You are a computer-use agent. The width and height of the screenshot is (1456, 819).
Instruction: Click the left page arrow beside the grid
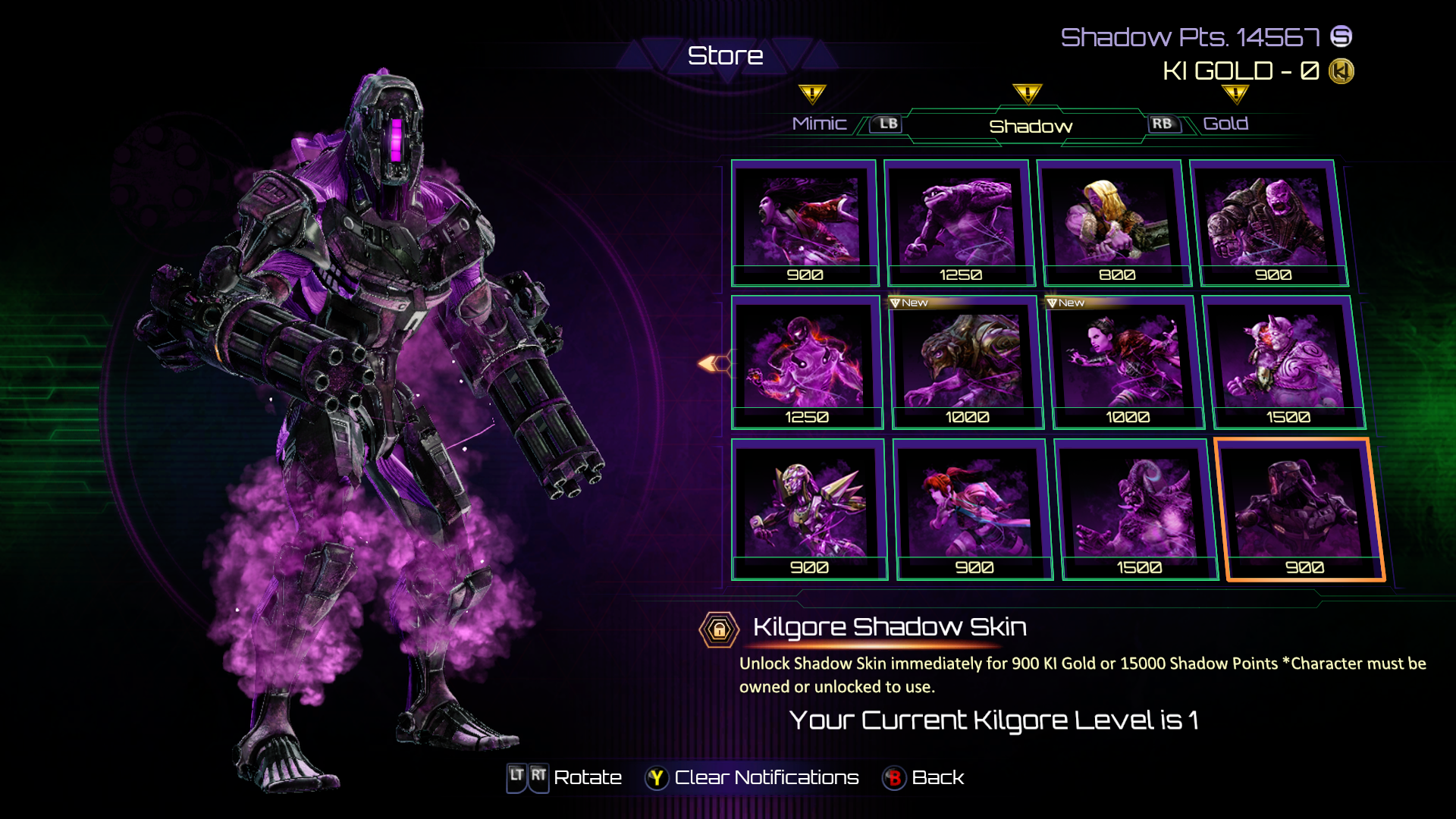[711, 364]
